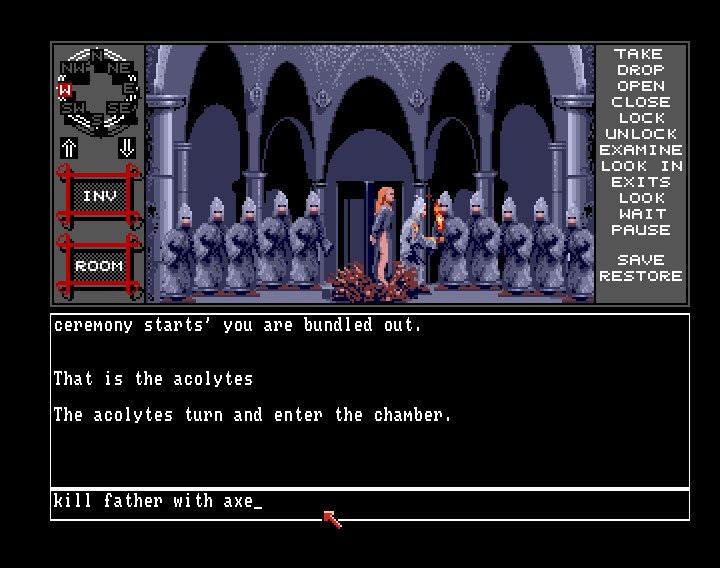Choose the EXAMINE command
Viewport: 720px width, 568px height.
640,150
